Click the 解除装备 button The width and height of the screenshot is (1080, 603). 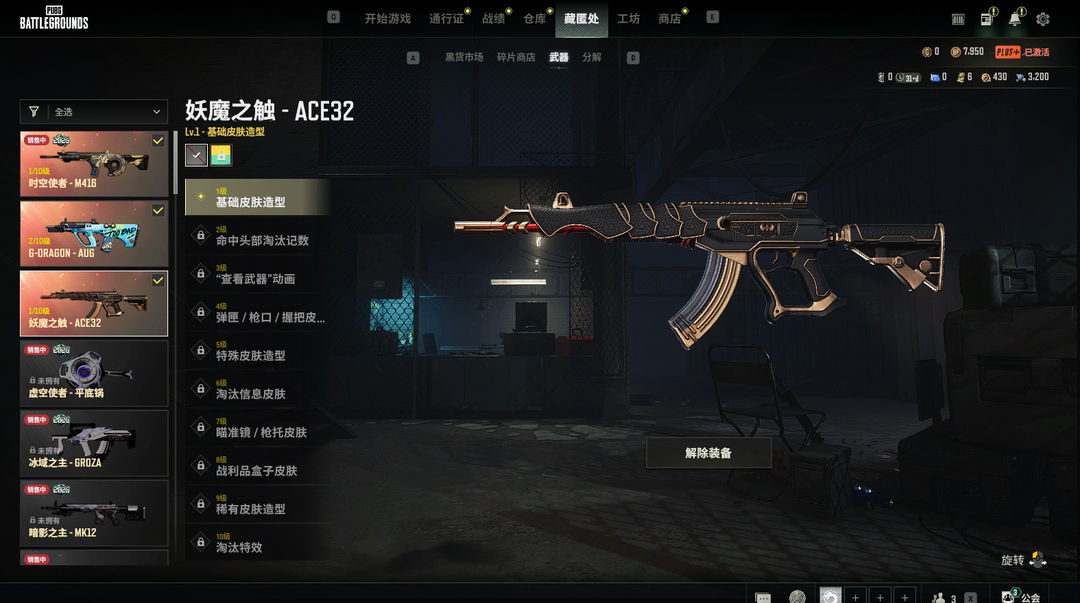[x=708, y=453]
